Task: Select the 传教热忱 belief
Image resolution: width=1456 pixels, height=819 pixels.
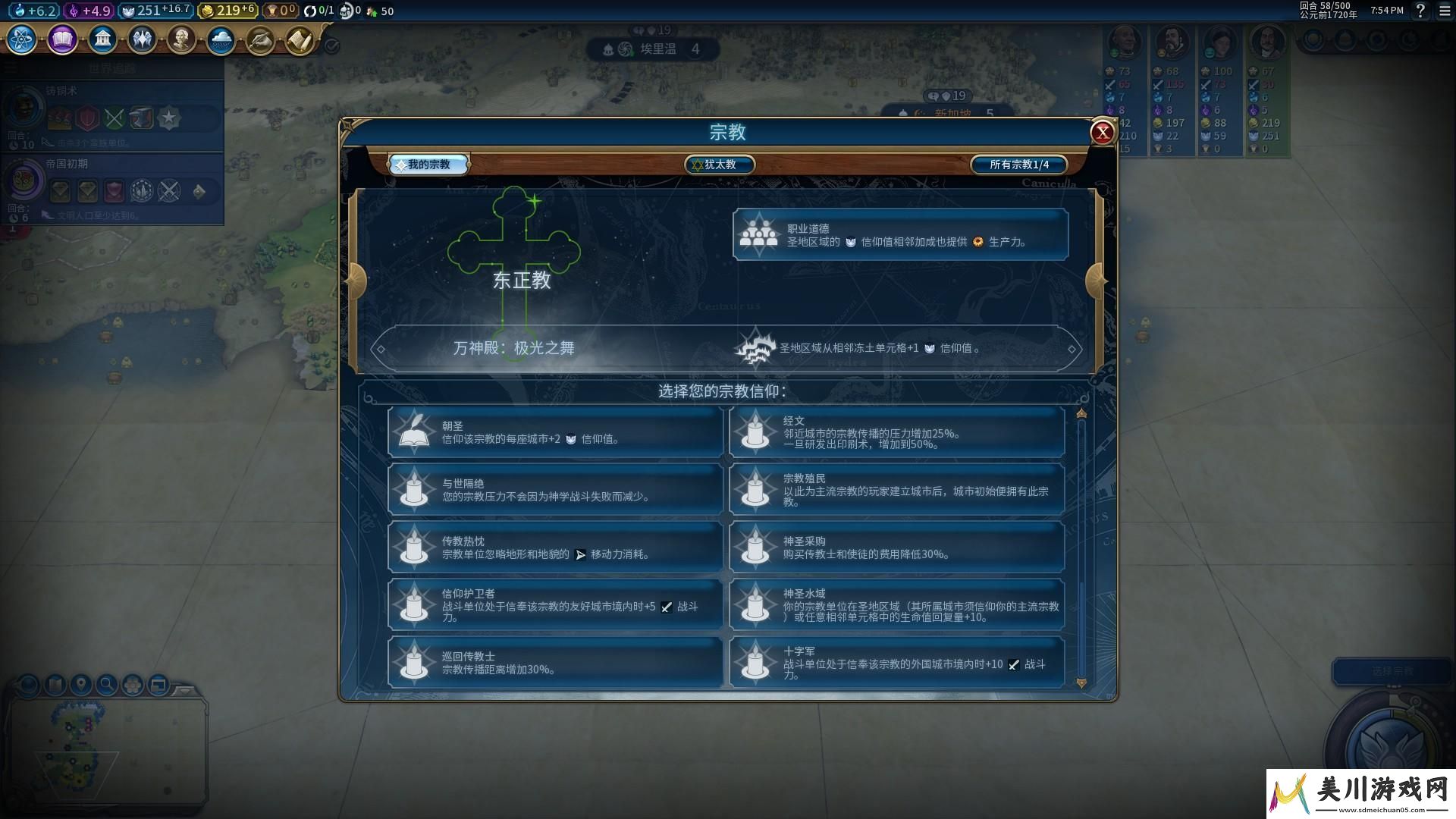Action: click(555, 548)
